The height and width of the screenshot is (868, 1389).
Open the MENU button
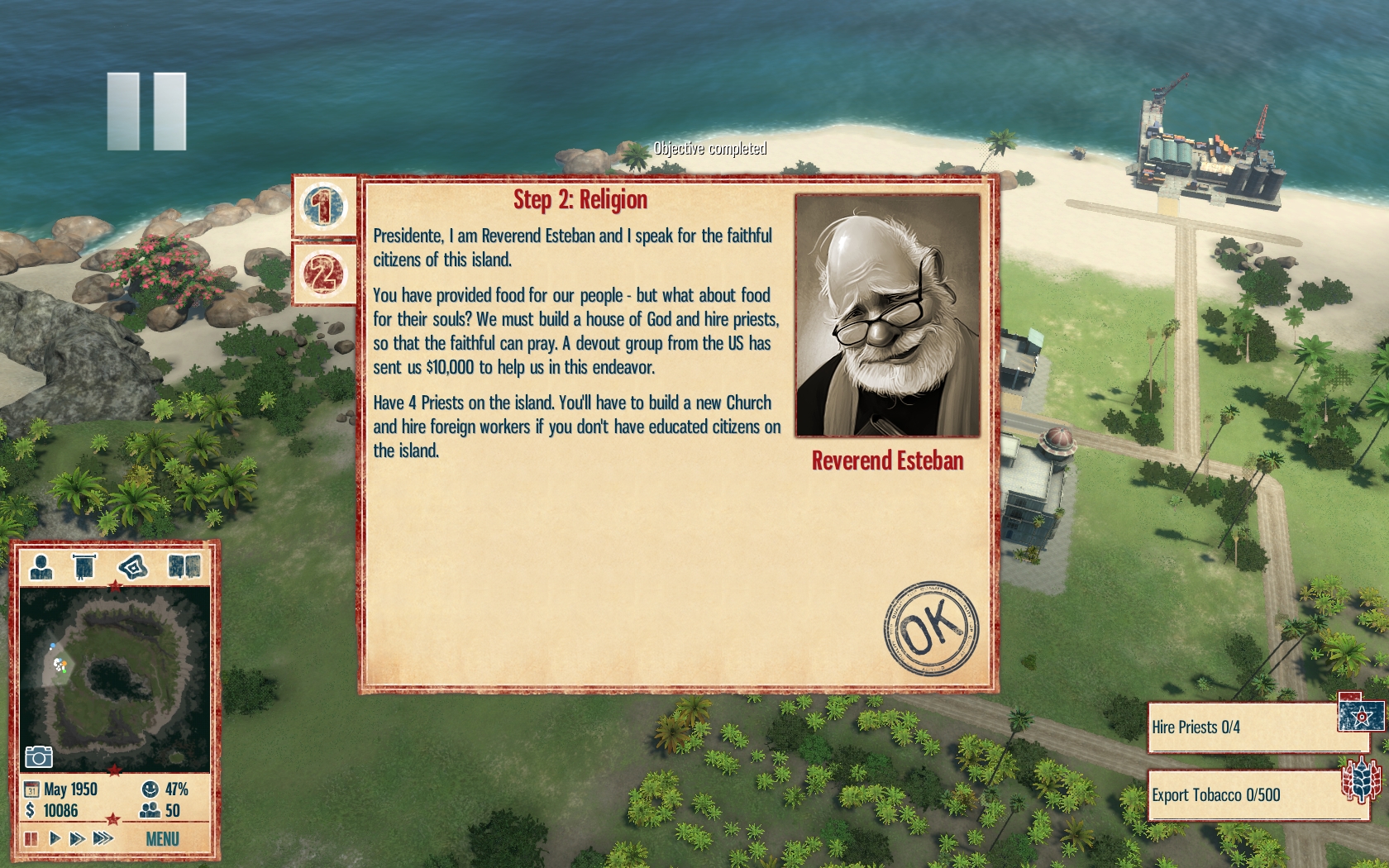click(x=162, y=839)
